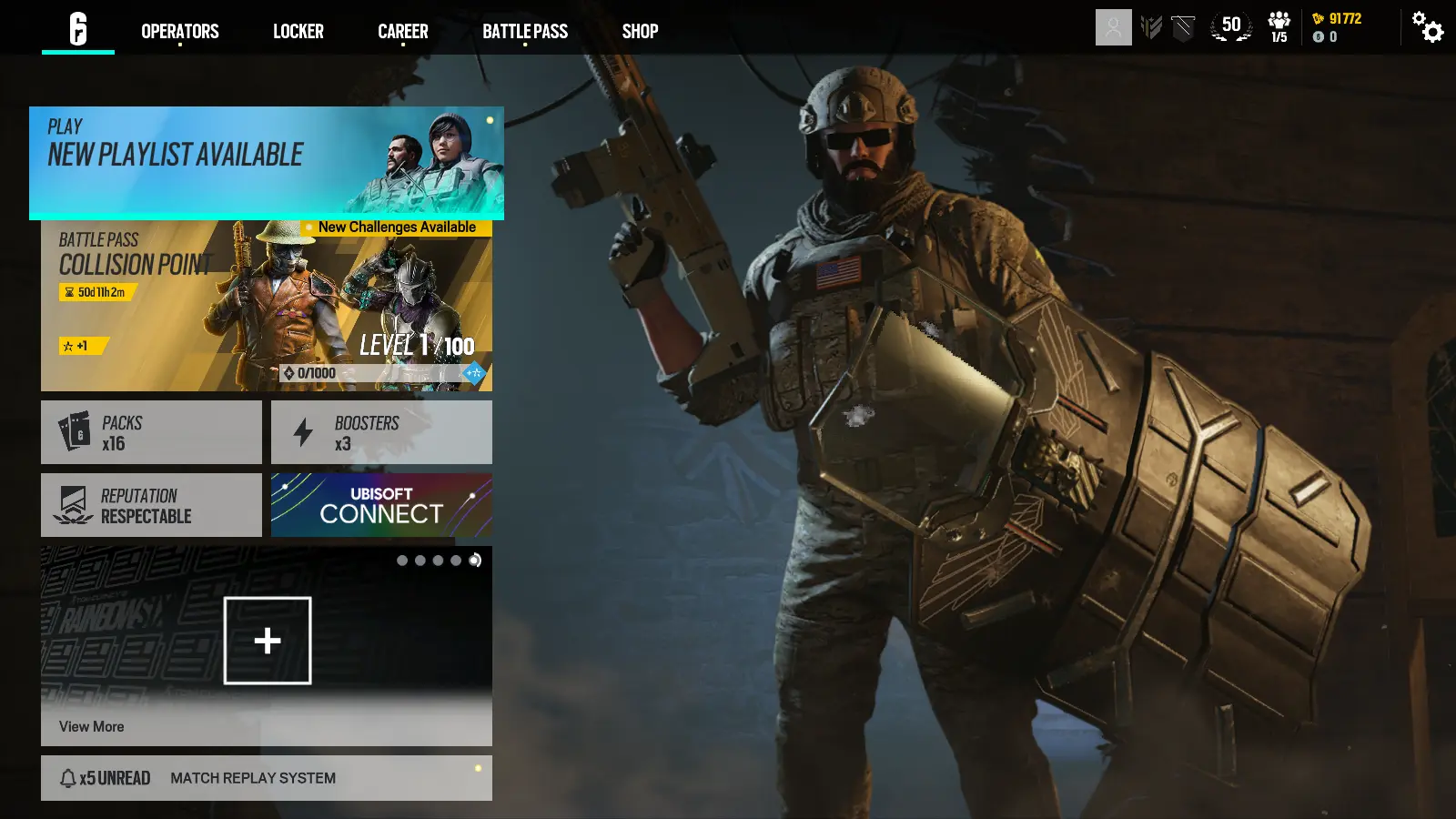Open New Challenges Available banner
Viewport: 1456px width, 819px height.
coord(396,227)
